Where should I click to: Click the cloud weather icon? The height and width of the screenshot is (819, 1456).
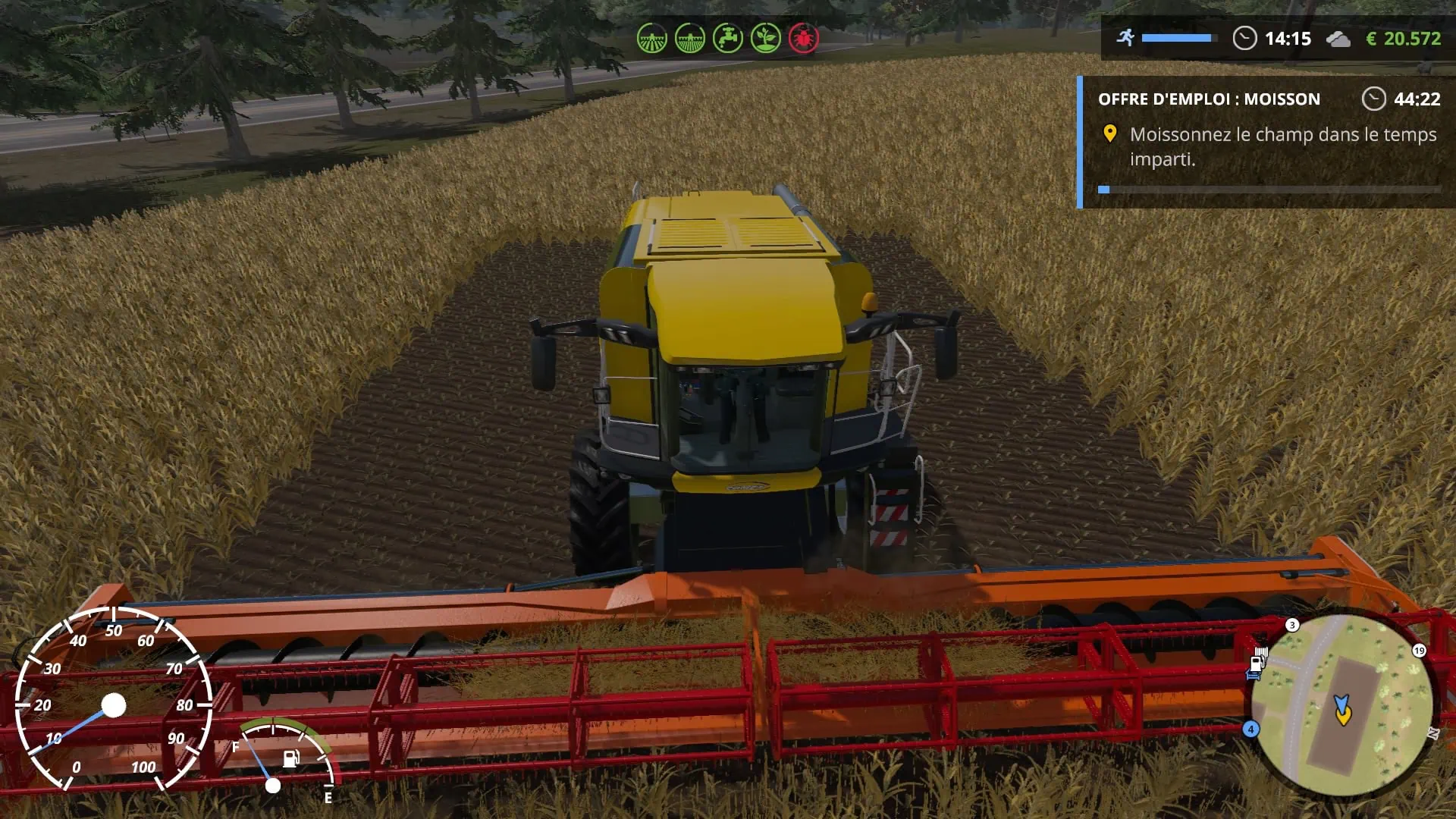coord(1338,39)
